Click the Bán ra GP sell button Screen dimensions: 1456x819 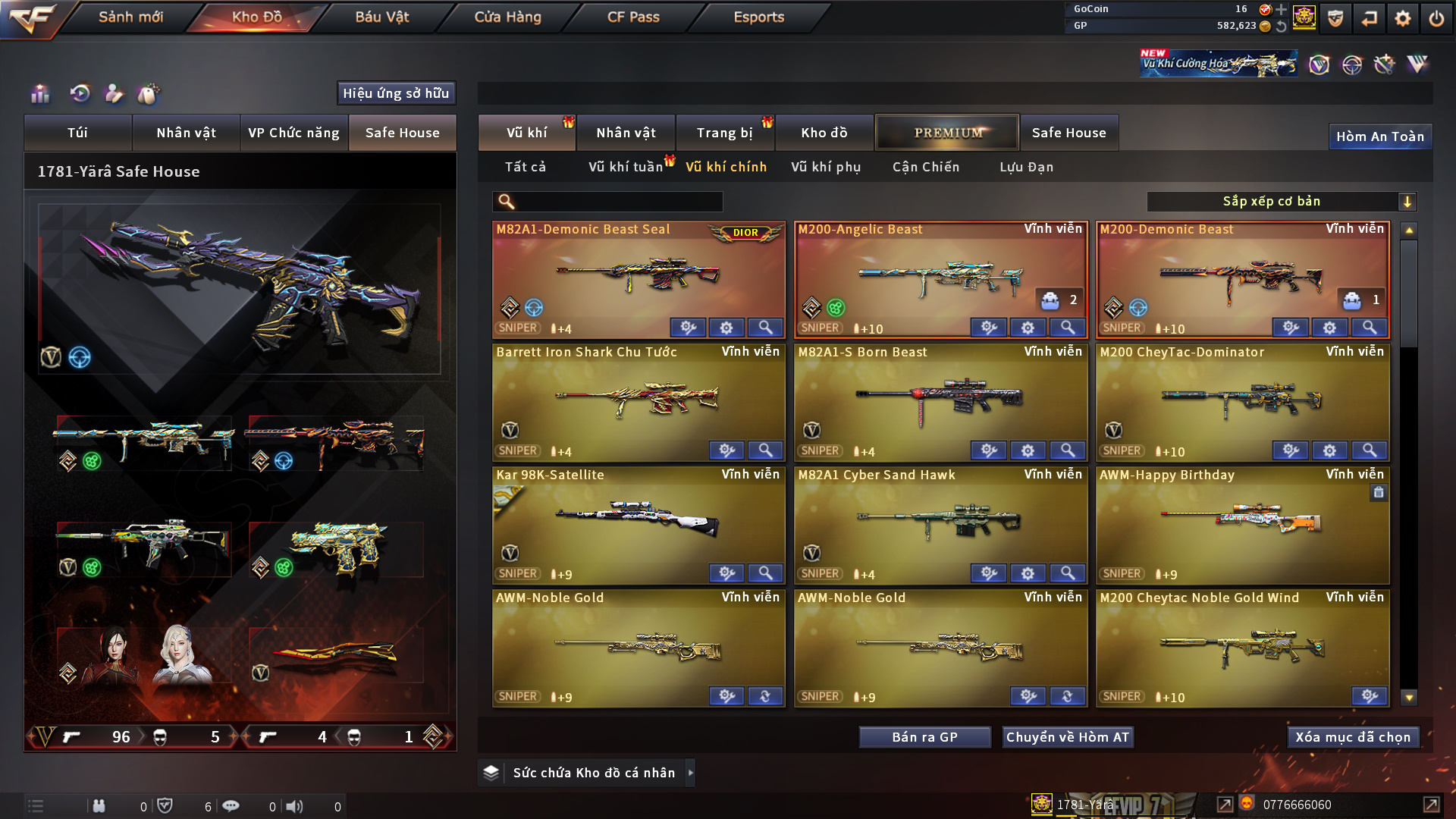click(x=924, y=737)
